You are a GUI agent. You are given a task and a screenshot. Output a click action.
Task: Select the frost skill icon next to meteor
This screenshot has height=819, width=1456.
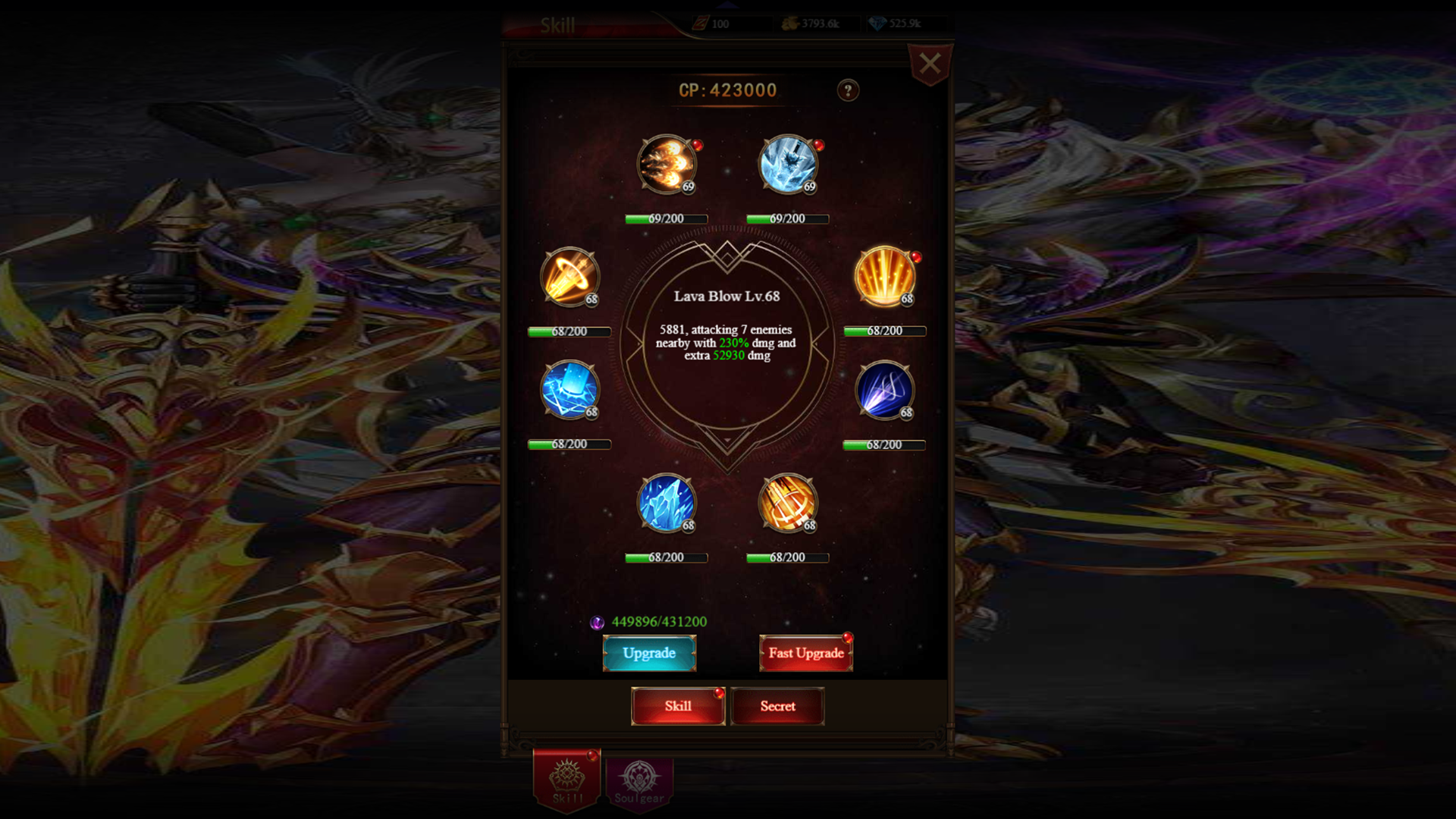pyautogui.click(x=787, y=163)
